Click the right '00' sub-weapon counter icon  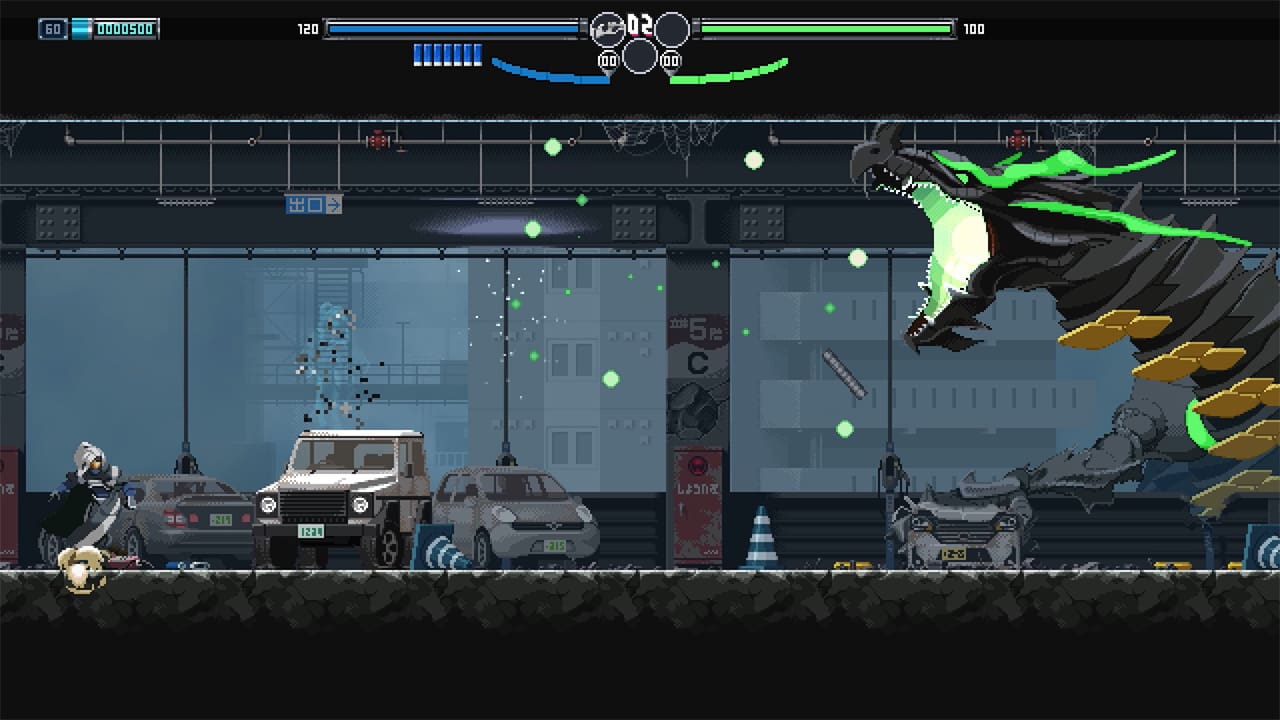coord(672,59)
